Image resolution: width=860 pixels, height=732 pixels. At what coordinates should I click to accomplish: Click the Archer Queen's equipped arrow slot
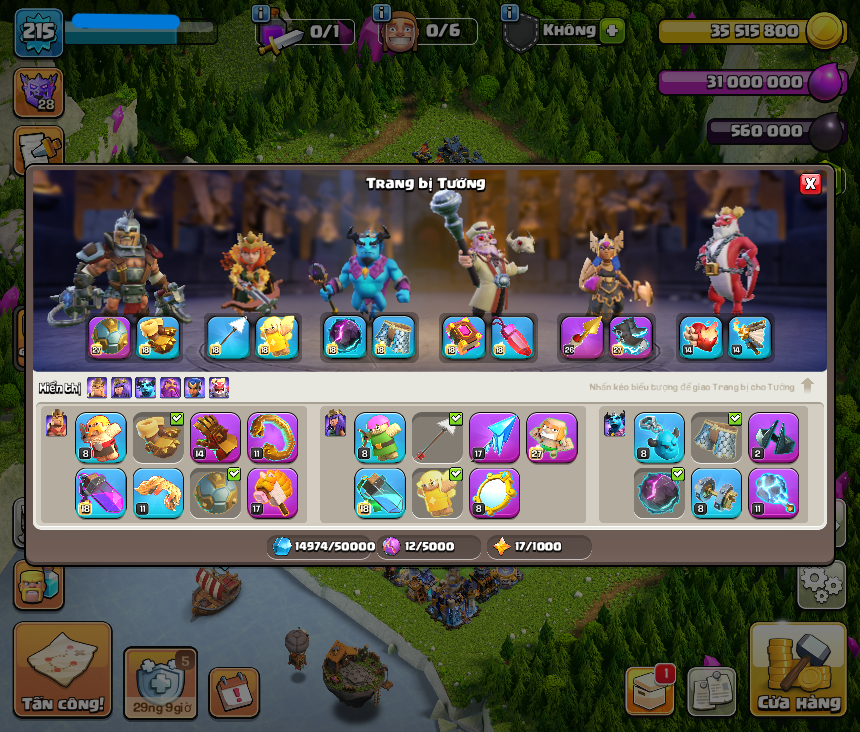228,338
